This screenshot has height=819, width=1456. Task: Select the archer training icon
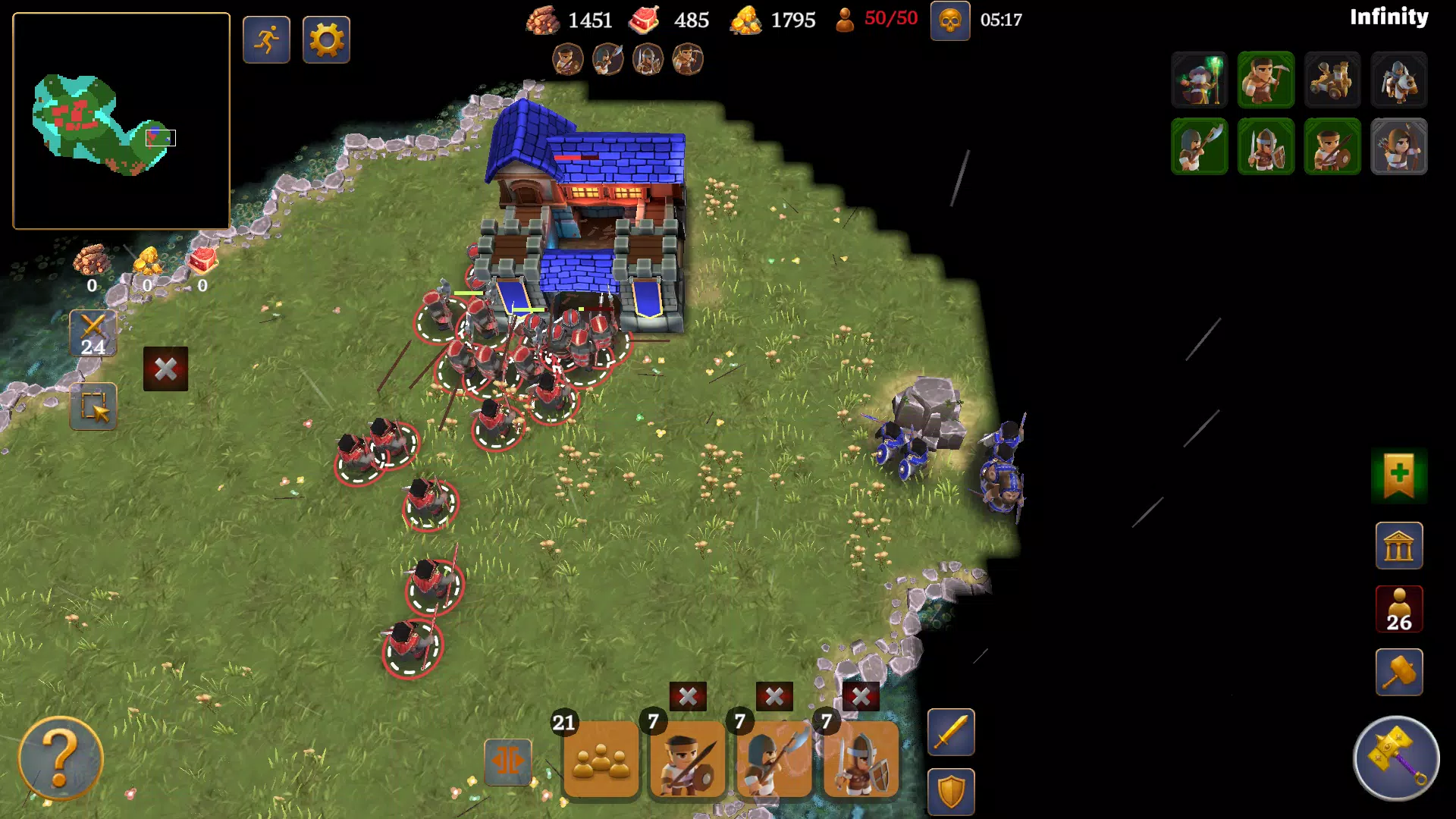click(x=1399, y=146)
